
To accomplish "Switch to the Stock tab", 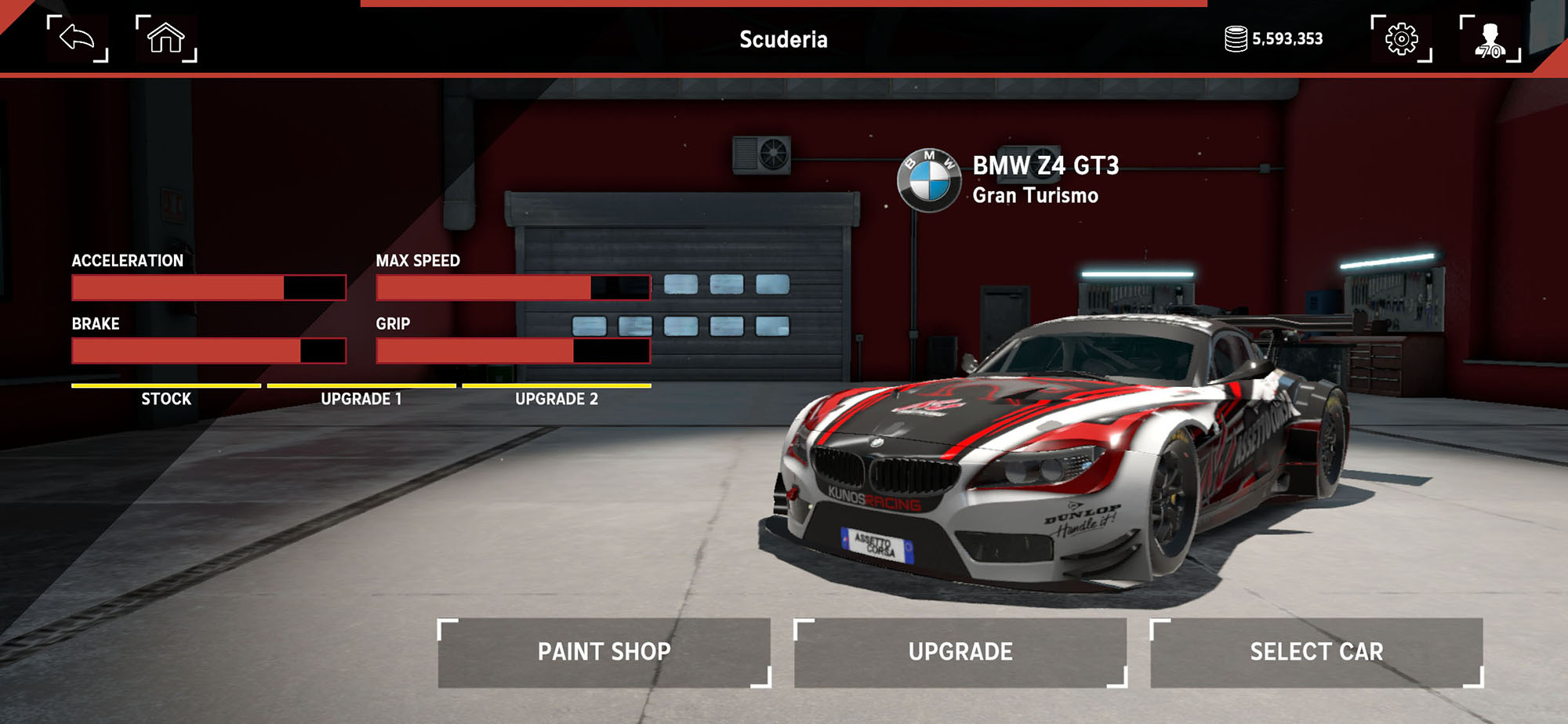I will [x=166, y=397].
